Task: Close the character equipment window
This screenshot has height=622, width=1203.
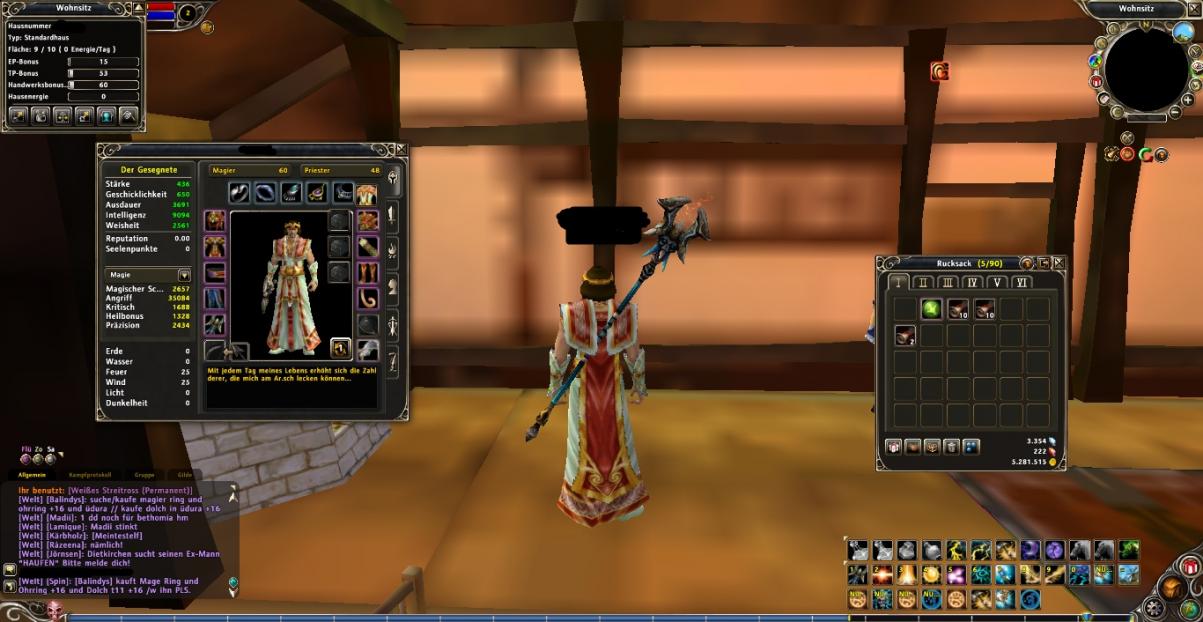Action: (401, 150)
